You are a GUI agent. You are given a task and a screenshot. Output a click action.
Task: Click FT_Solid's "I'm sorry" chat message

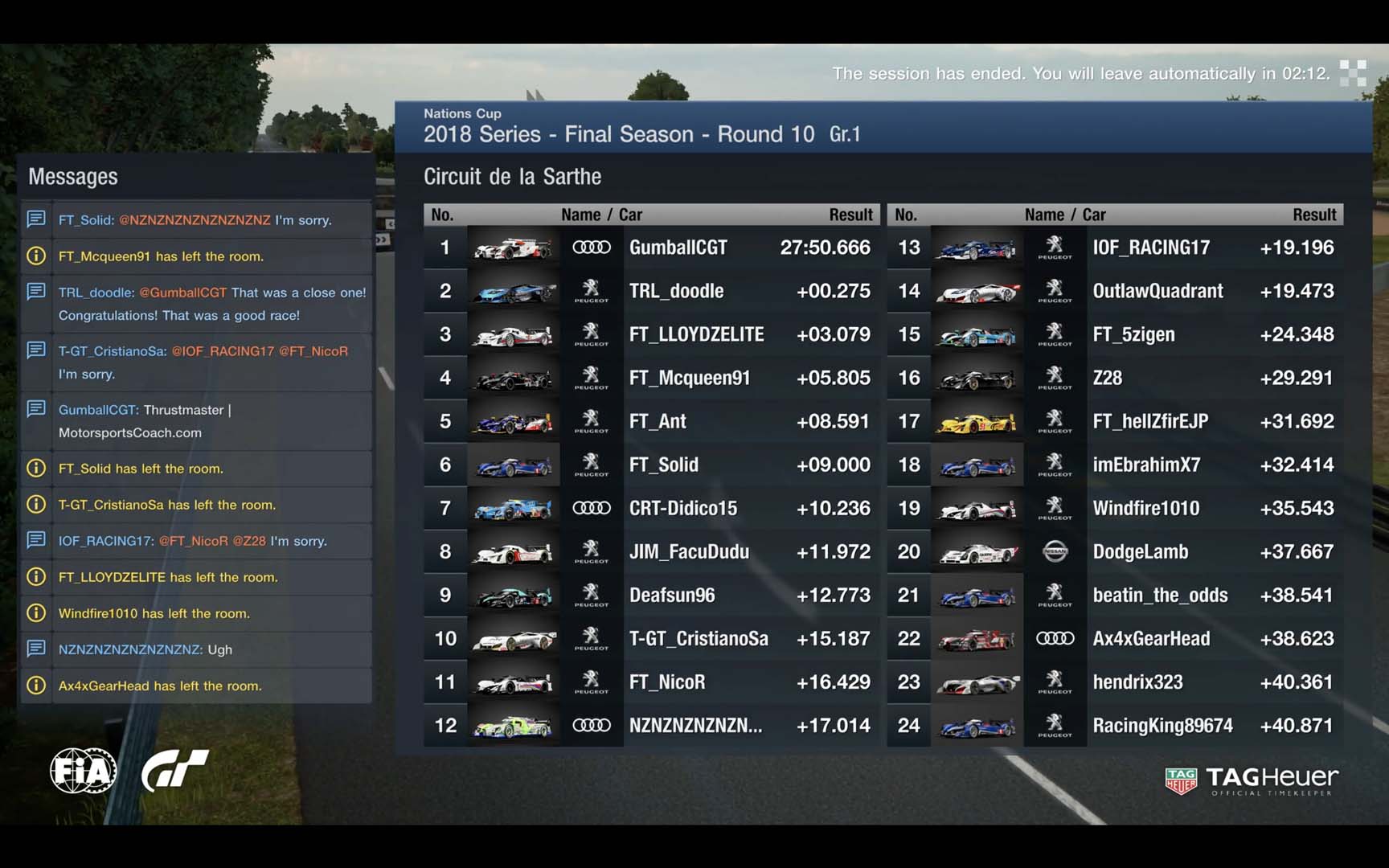tap(195, 220)
